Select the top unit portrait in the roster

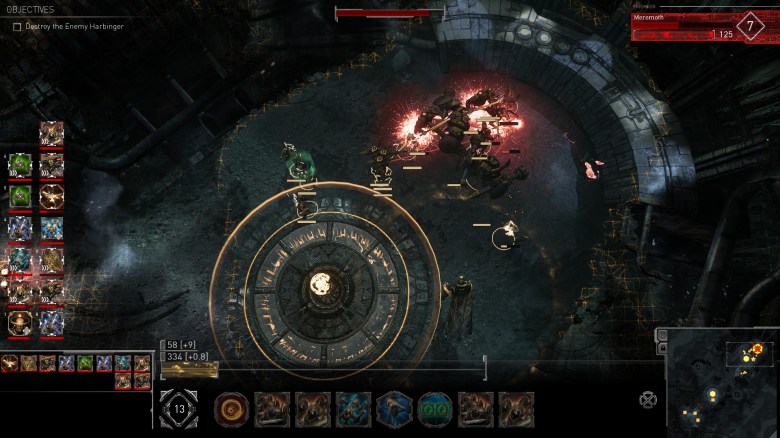[x=51, y=133]
